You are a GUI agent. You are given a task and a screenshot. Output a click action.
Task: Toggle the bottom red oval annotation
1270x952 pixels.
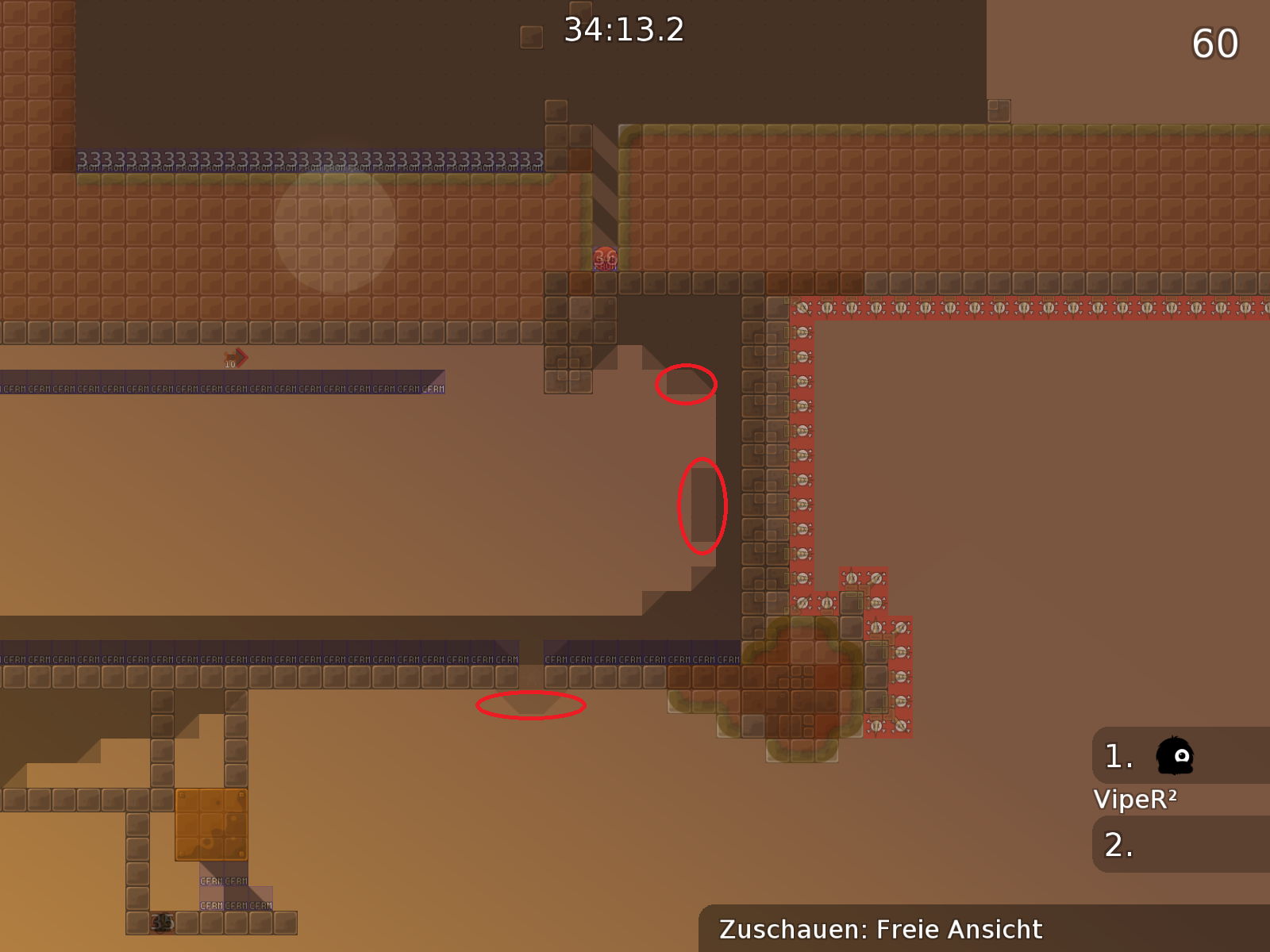pos(530,707)
